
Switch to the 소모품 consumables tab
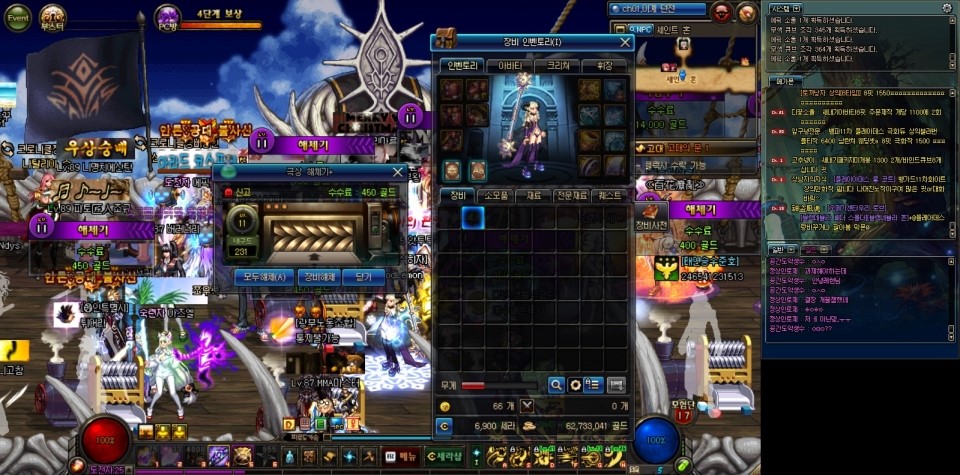click(x=497, y=195)
